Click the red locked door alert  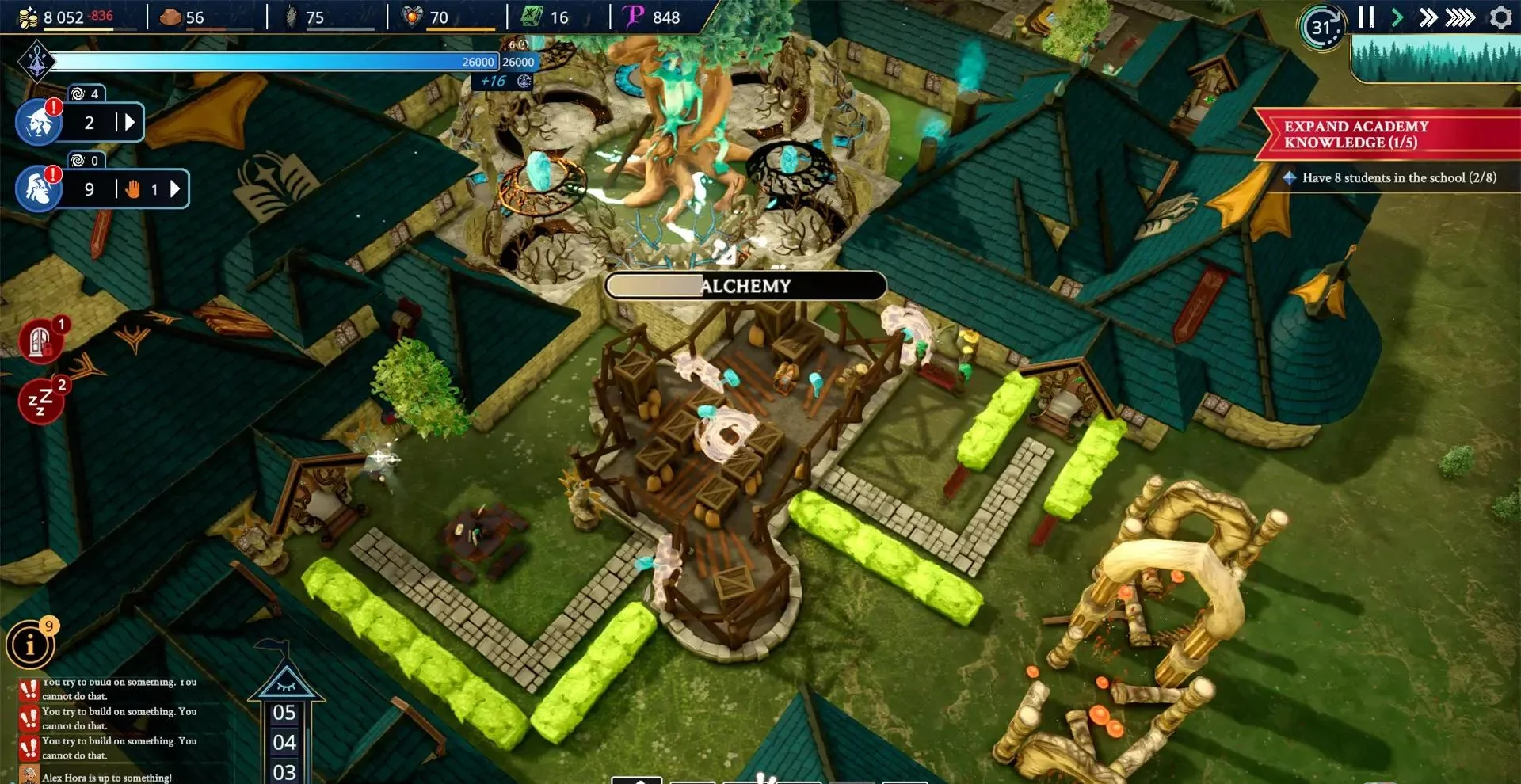[40, 342]
